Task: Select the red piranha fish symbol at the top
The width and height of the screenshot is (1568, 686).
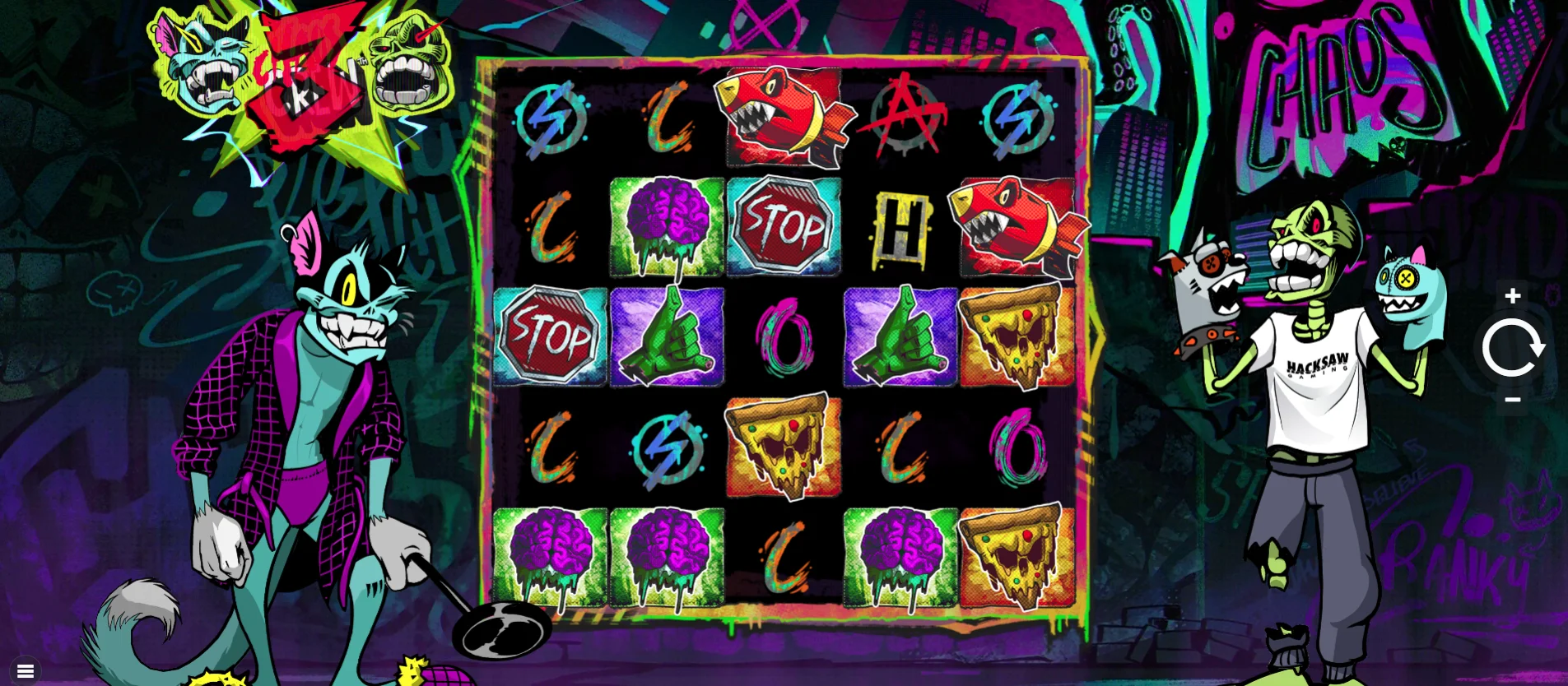Action: pyautogui.click(x=784, y=115)
